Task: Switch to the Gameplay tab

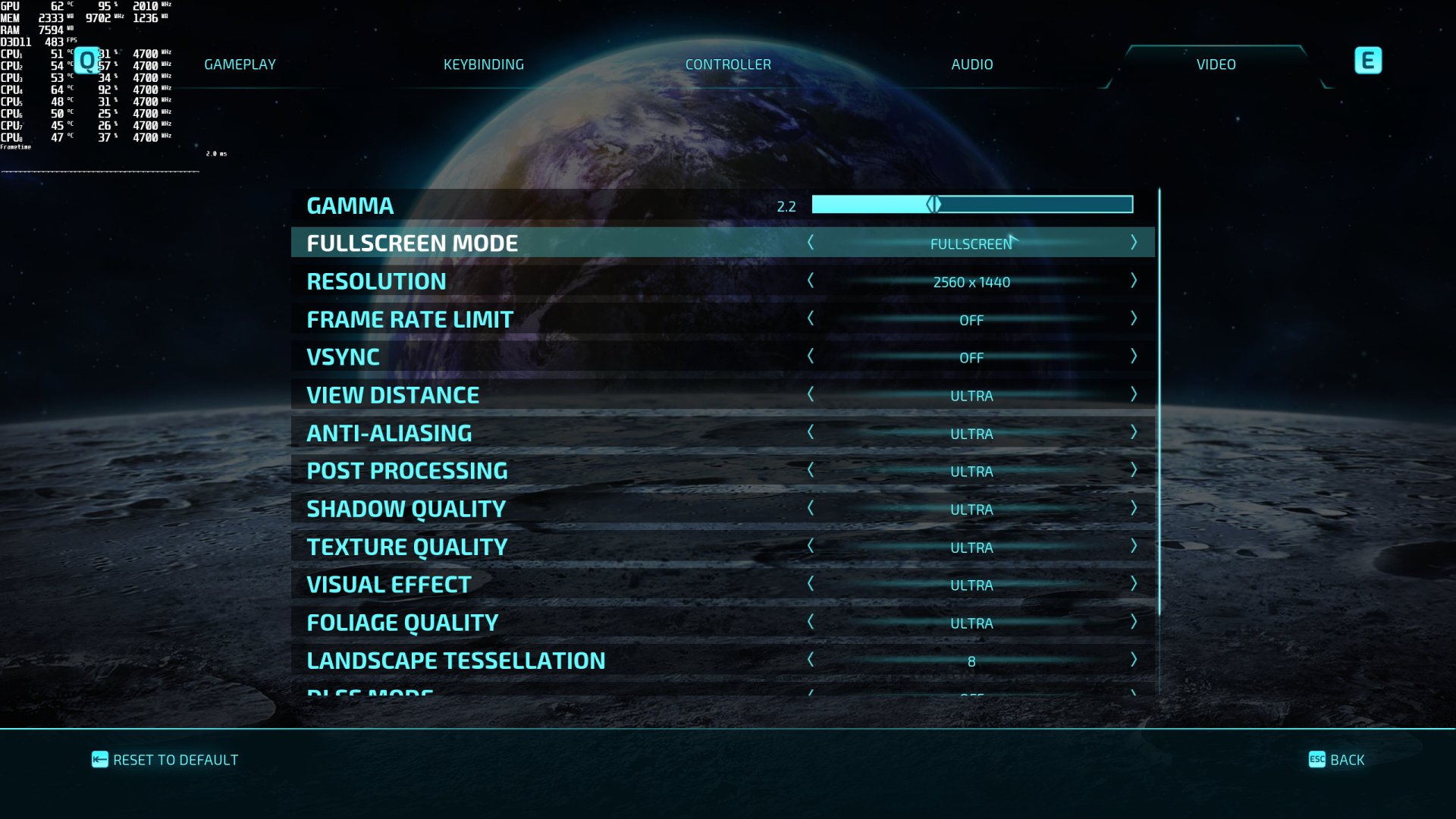Action: 239,64
